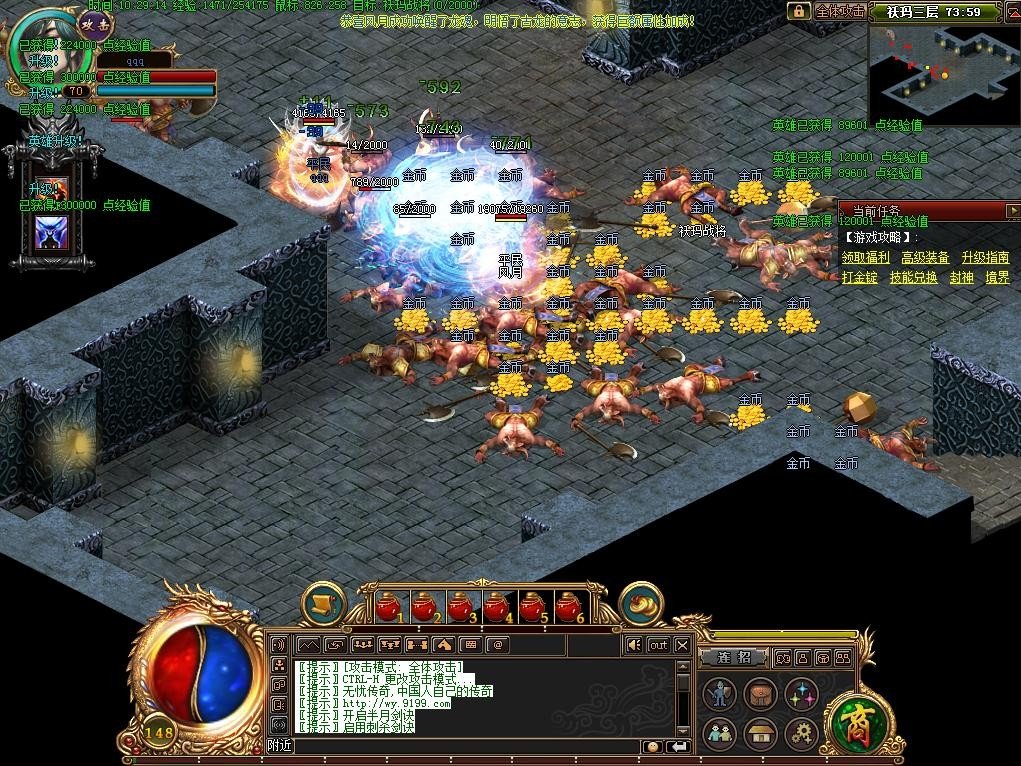
Task: Close the chat panel with X
Action: pyautogui.click(x=682, y=645)
